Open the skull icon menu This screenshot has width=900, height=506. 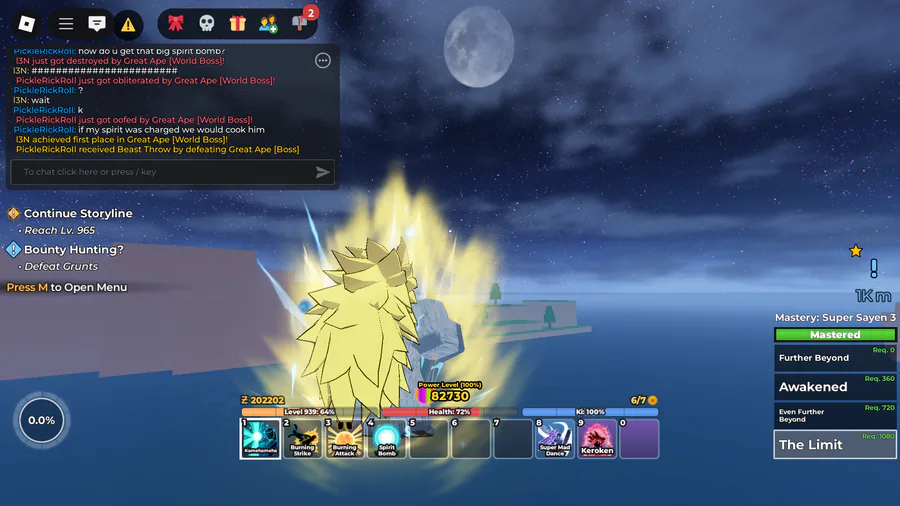[206, 23]
